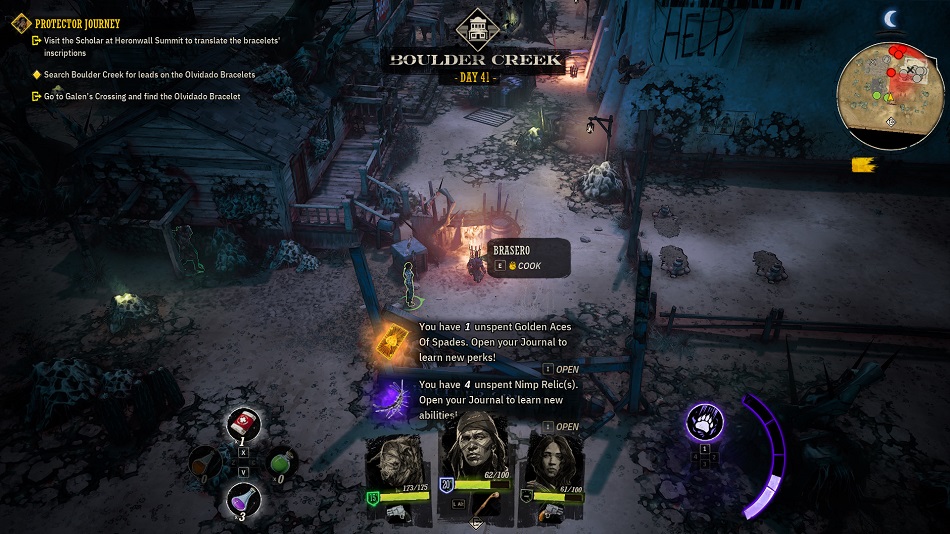950x534 pixels.
Task: Click the Boulder Creek location banner
Action: click(x=475, y=60)
